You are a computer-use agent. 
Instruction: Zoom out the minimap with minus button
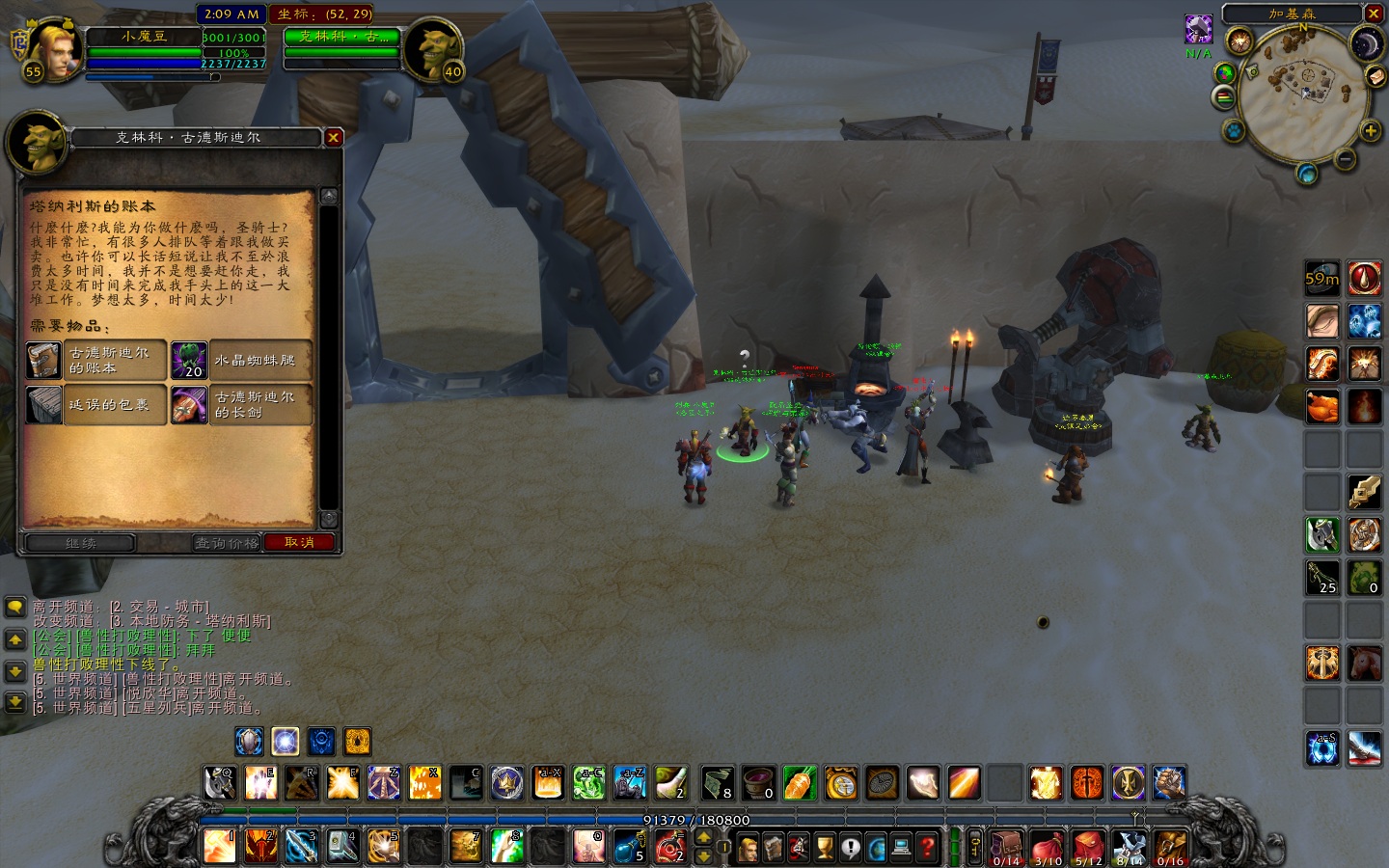click(1346, 159)
